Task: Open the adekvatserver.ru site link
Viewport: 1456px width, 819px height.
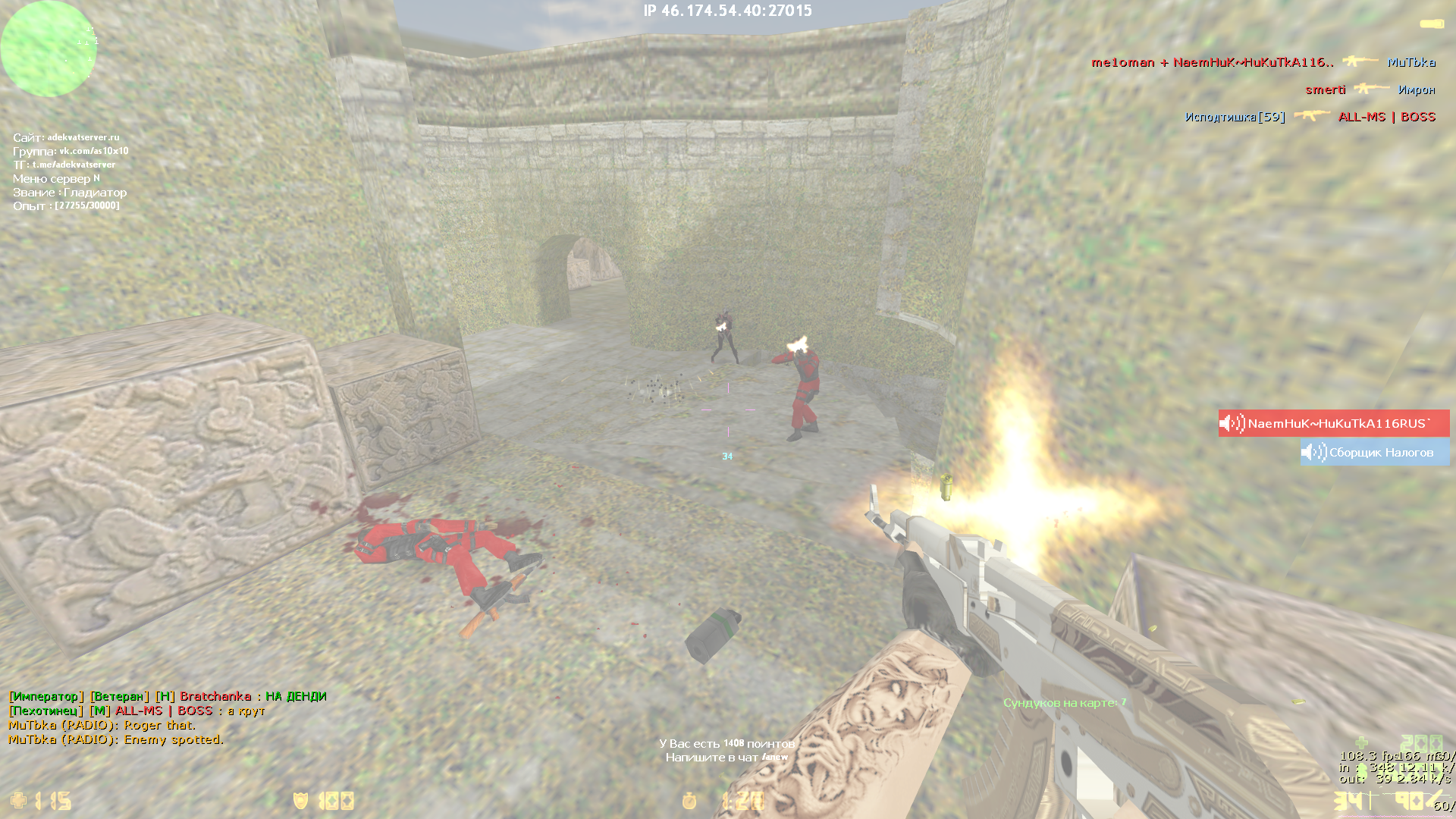Action: pyautogui.click(x=83, y=137)
